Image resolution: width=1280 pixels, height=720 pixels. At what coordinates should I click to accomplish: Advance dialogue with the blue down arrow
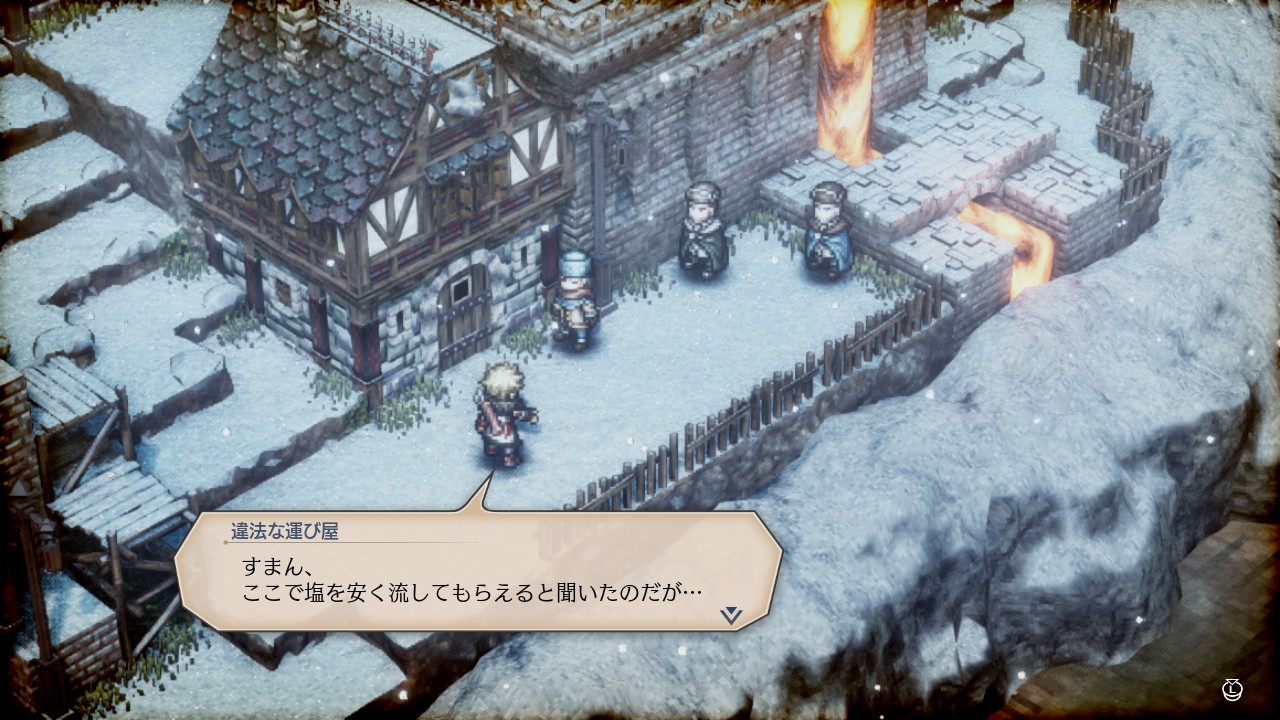[732, 615]
